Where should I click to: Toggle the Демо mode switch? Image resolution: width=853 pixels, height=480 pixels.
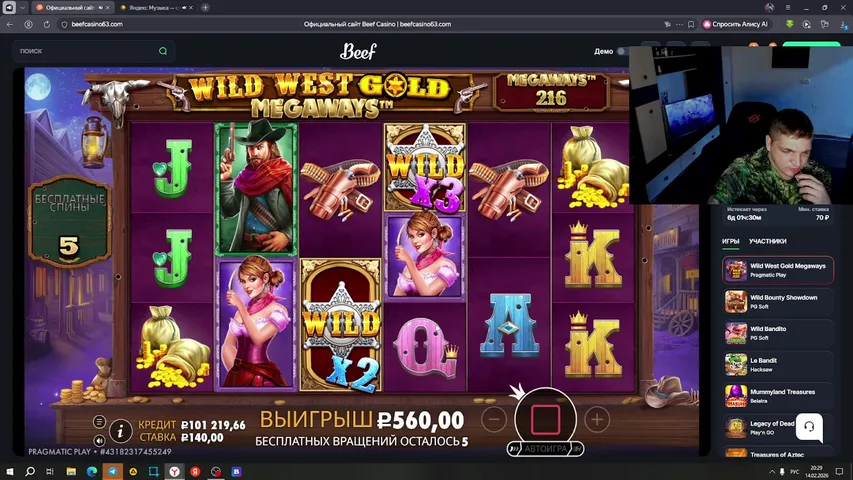click(x=622, y=51)
